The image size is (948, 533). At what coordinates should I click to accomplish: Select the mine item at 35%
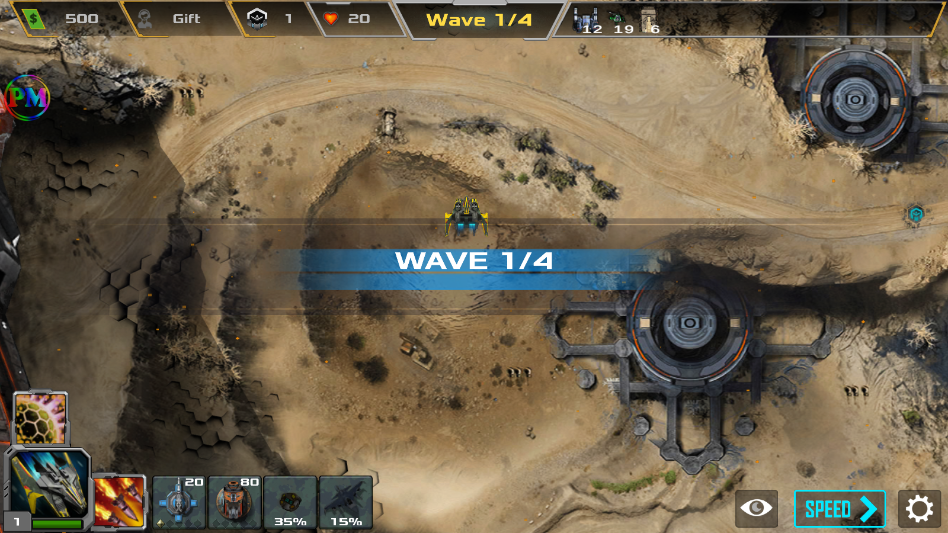coord(290,501)
